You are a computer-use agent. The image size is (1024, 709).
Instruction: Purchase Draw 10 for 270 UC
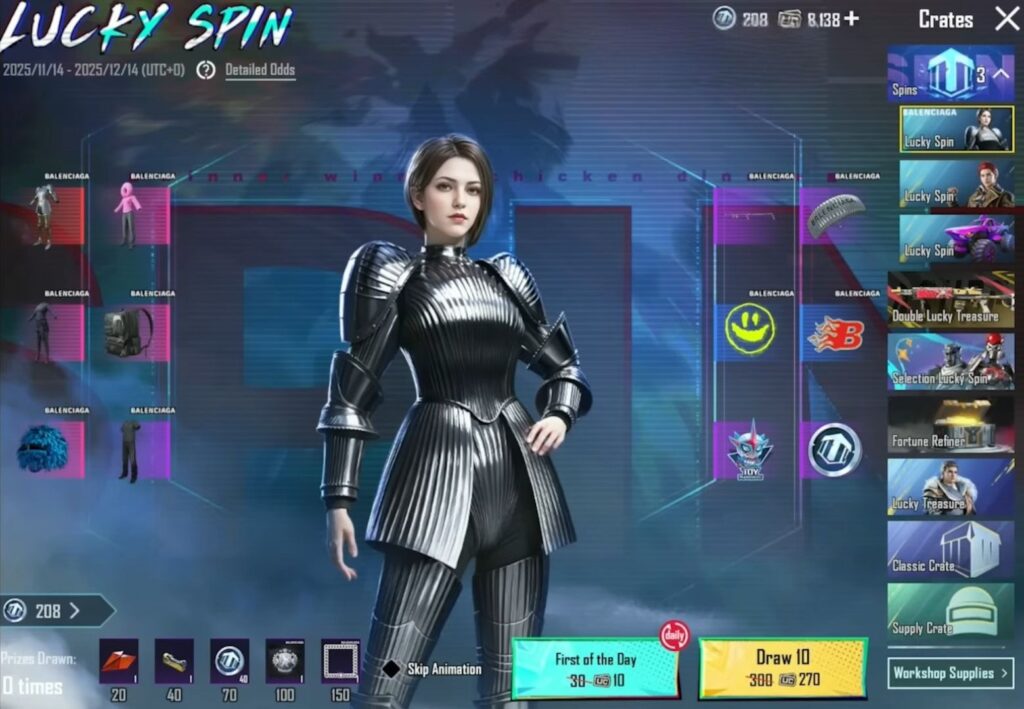click(x=783, y=668)
